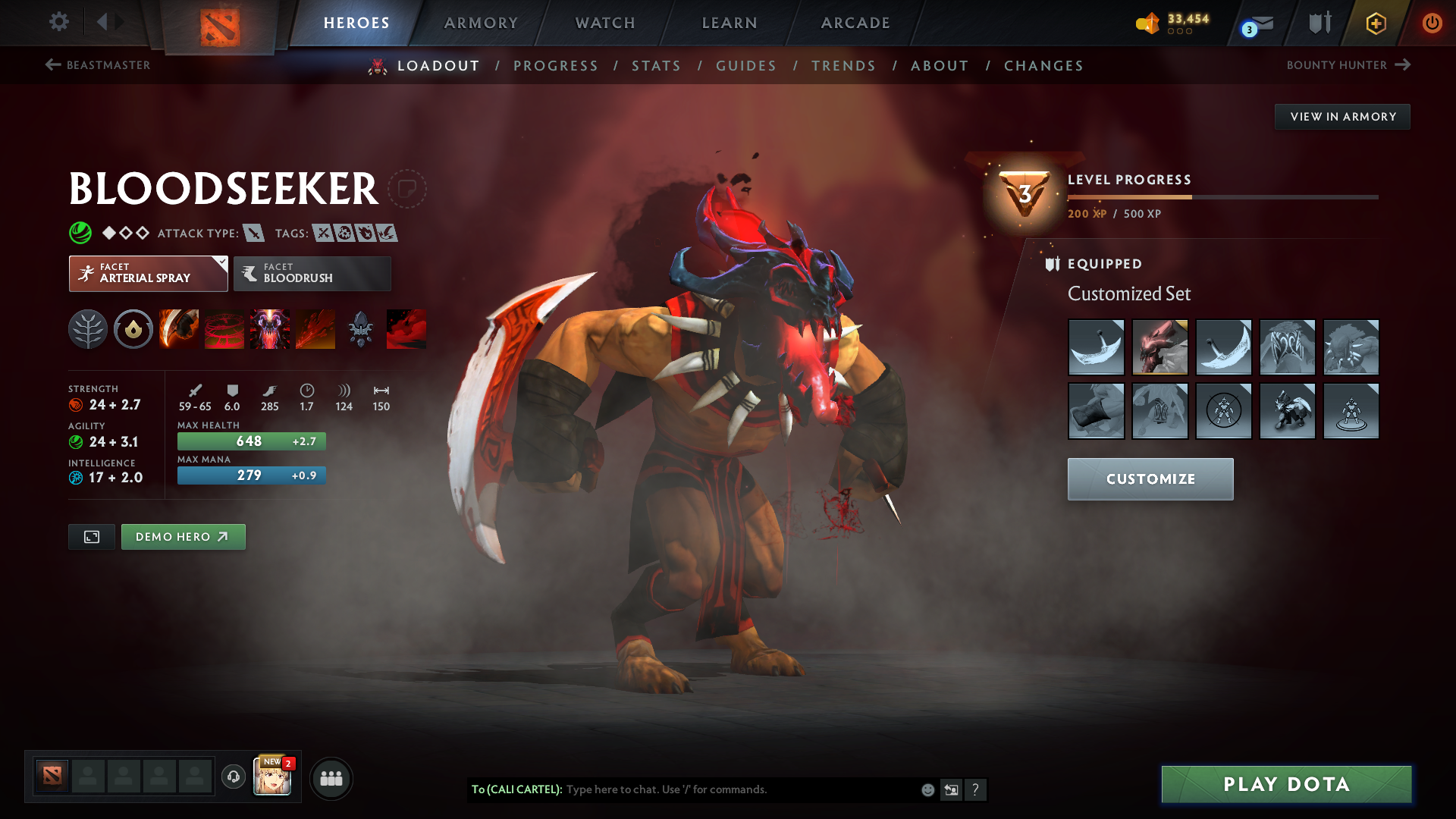Select the Bloodrush facet
1456x819 pixels.
[312, 273]
